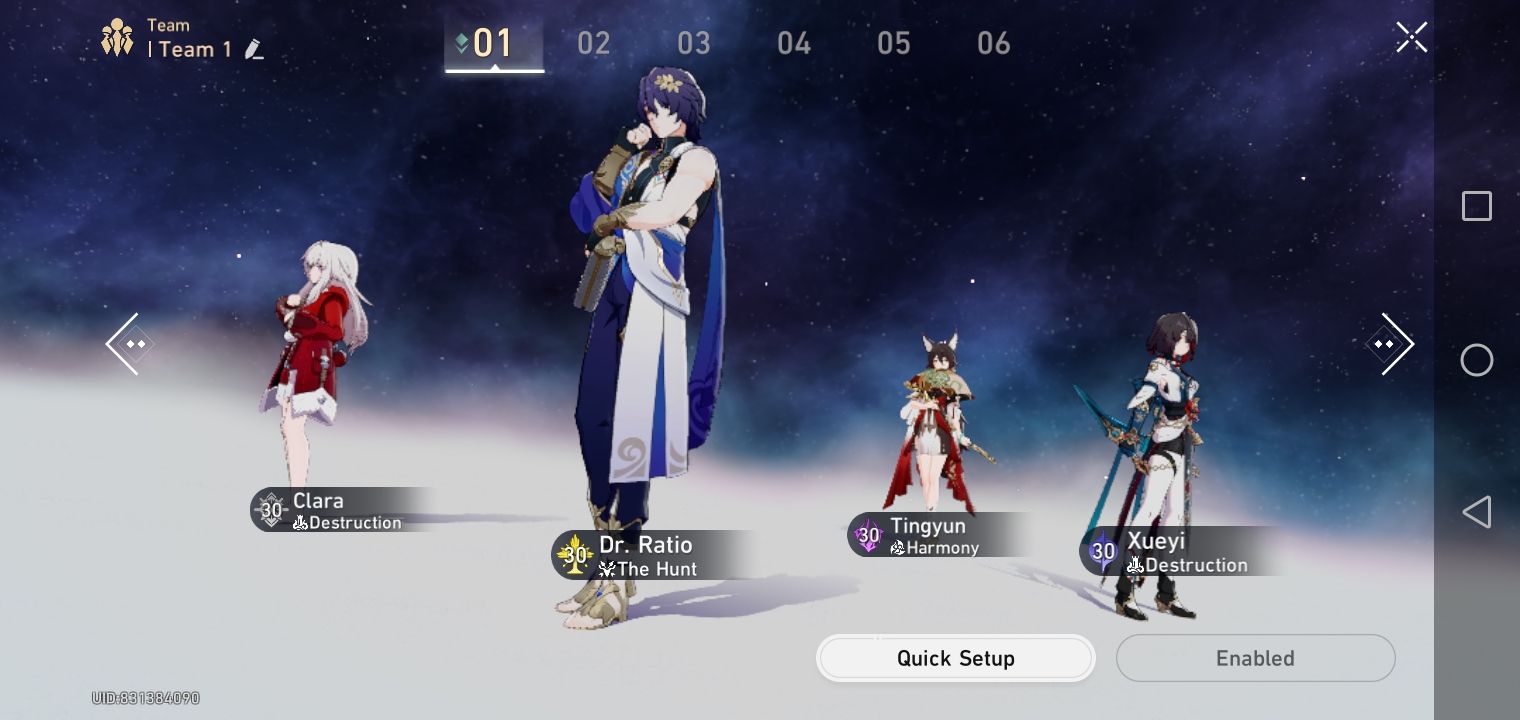Open team tab 05
The width and height of the screenshot is (1520, 720).
point(894,43)
